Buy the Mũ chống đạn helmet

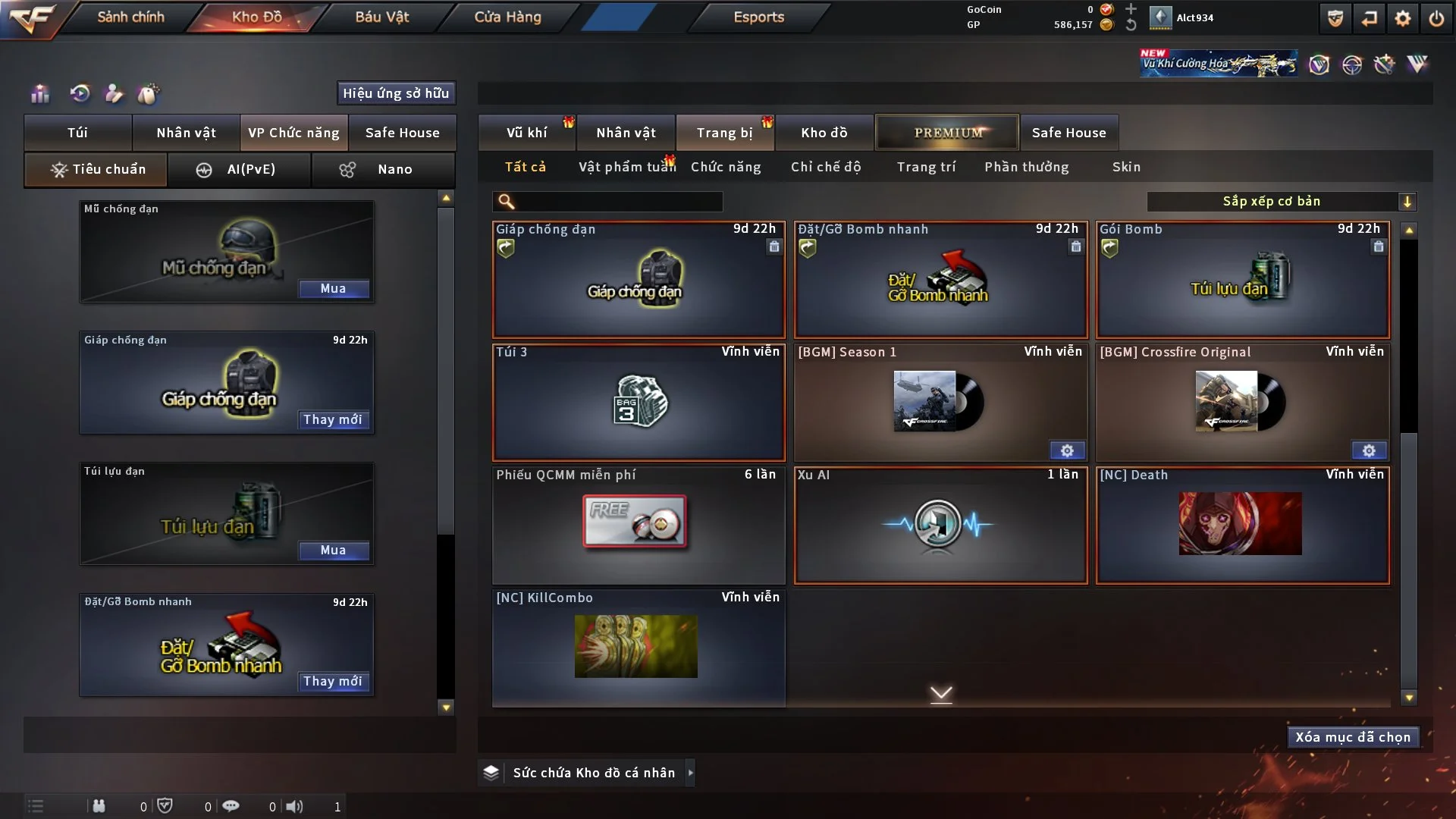tap(333, 288)
